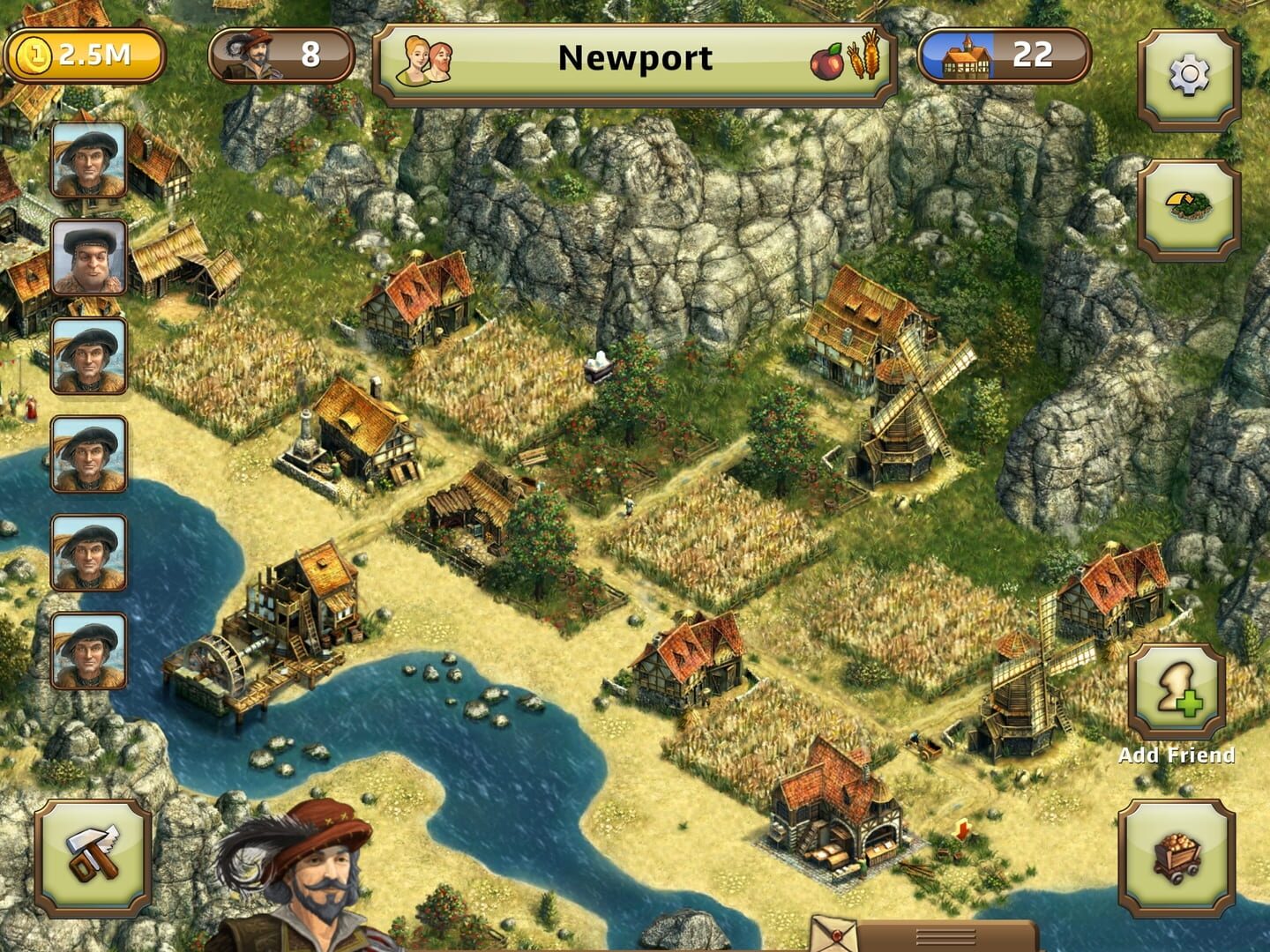The width and height of the screenshot is (1270, 952).
Task: Click the population couple icon on the banner
Action: [425, 60]
